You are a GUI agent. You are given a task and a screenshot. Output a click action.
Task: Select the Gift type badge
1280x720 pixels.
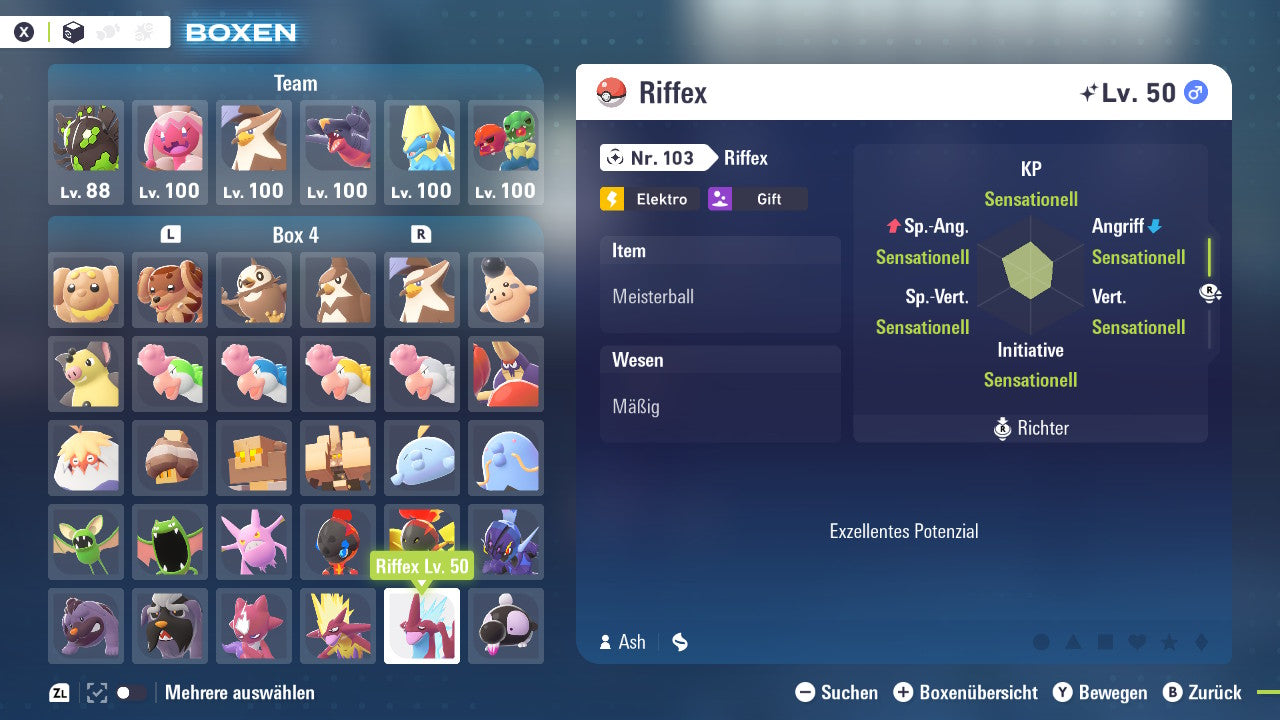pyautogui.click(x=757, y=199)
